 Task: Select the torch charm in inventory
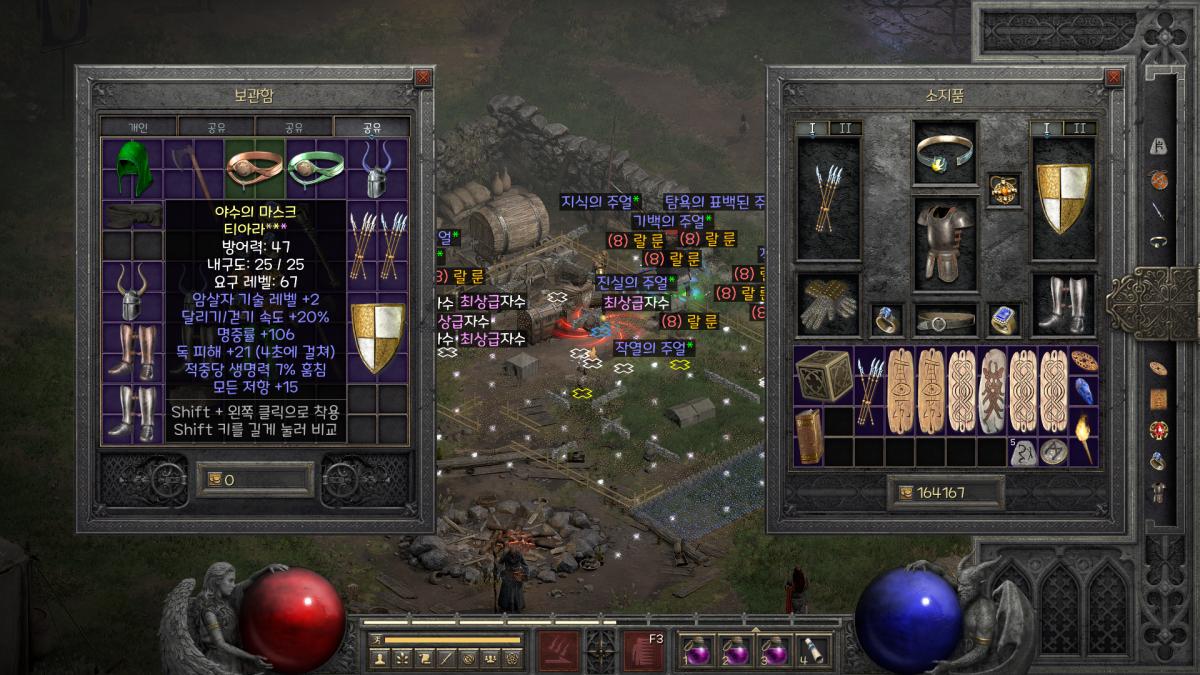1084,436
